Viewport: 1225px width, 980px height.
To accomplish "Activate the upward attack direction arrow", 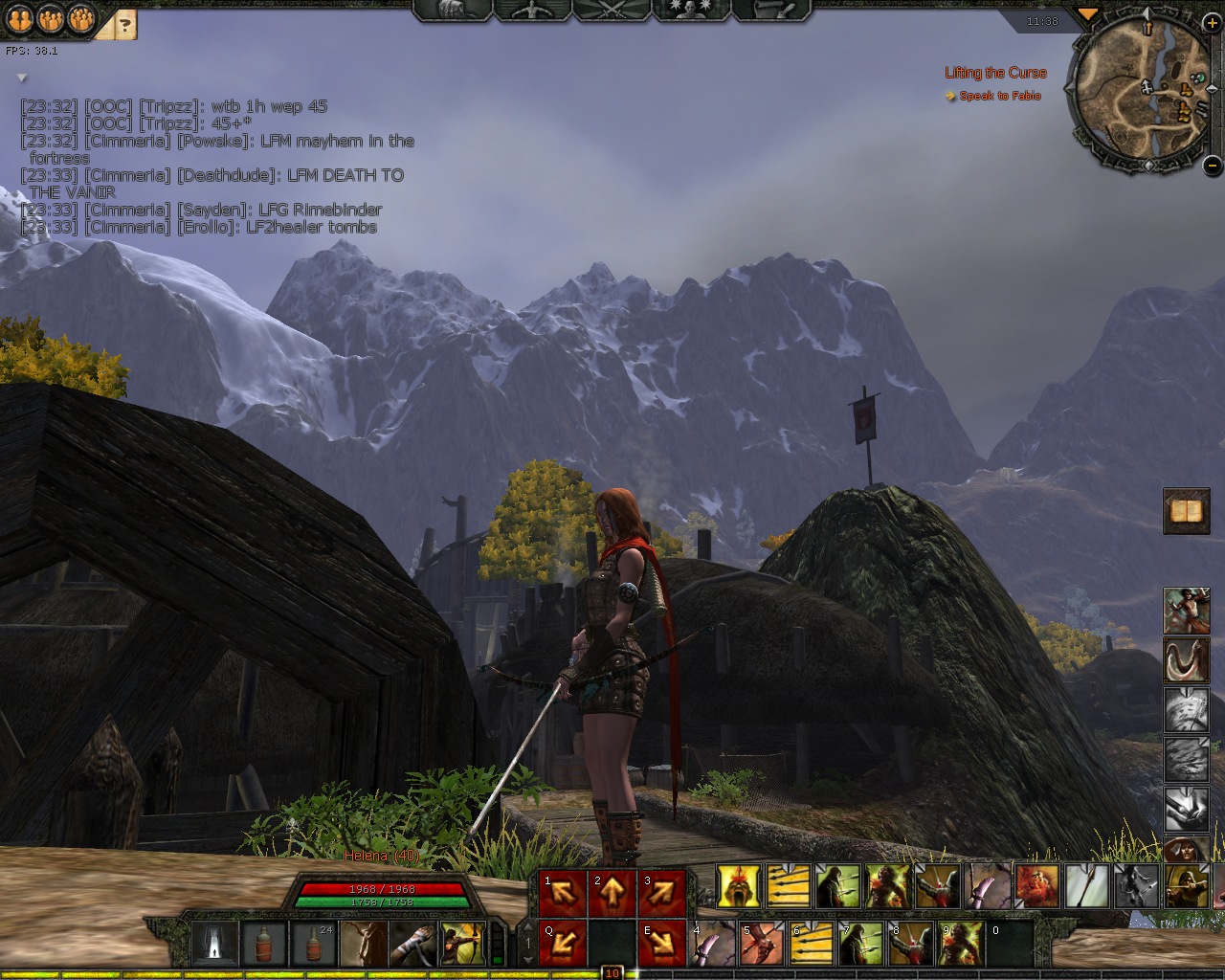I will tap(612, 892).
